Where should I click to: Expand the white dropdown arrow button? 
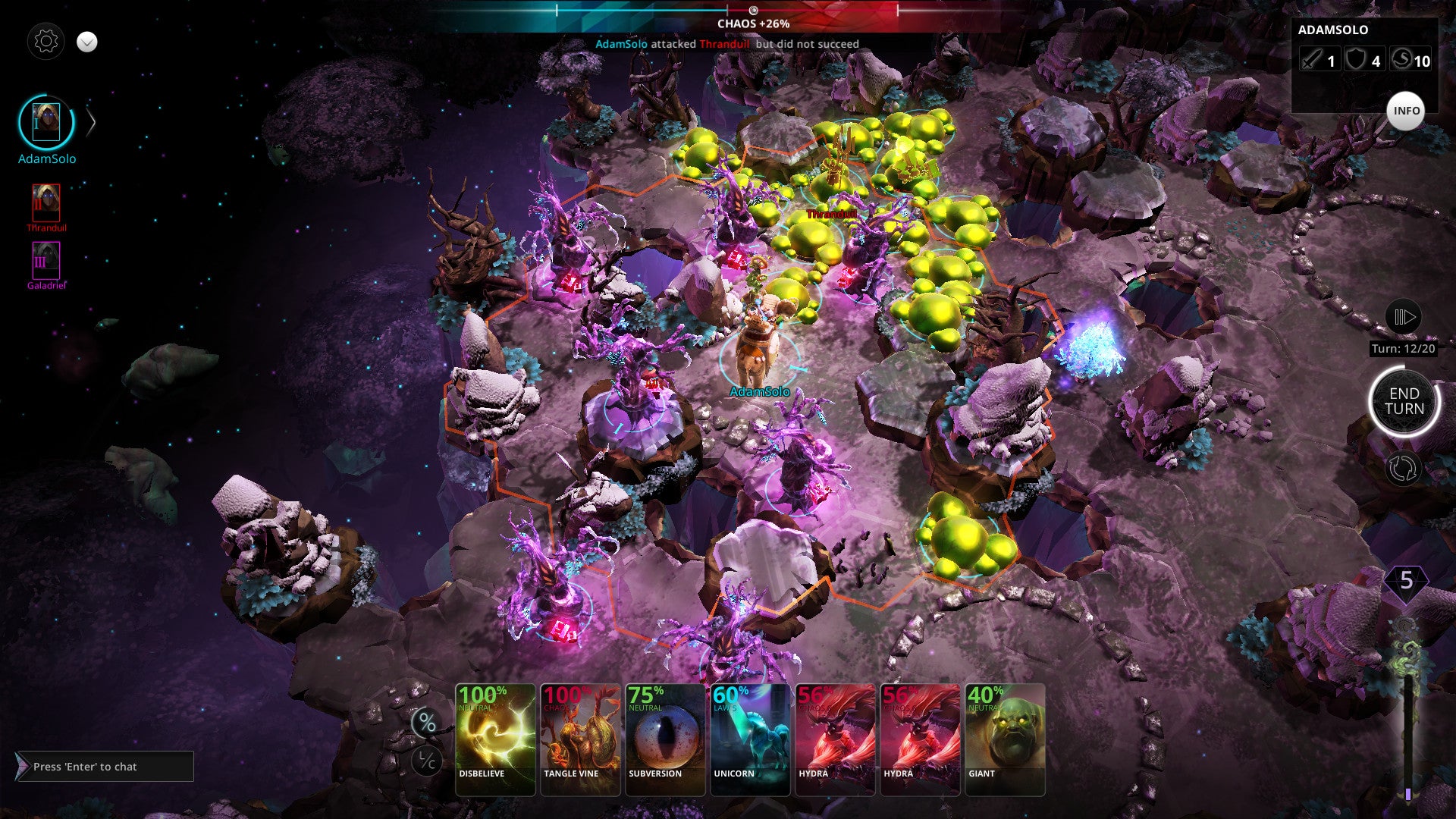[87, 42]
